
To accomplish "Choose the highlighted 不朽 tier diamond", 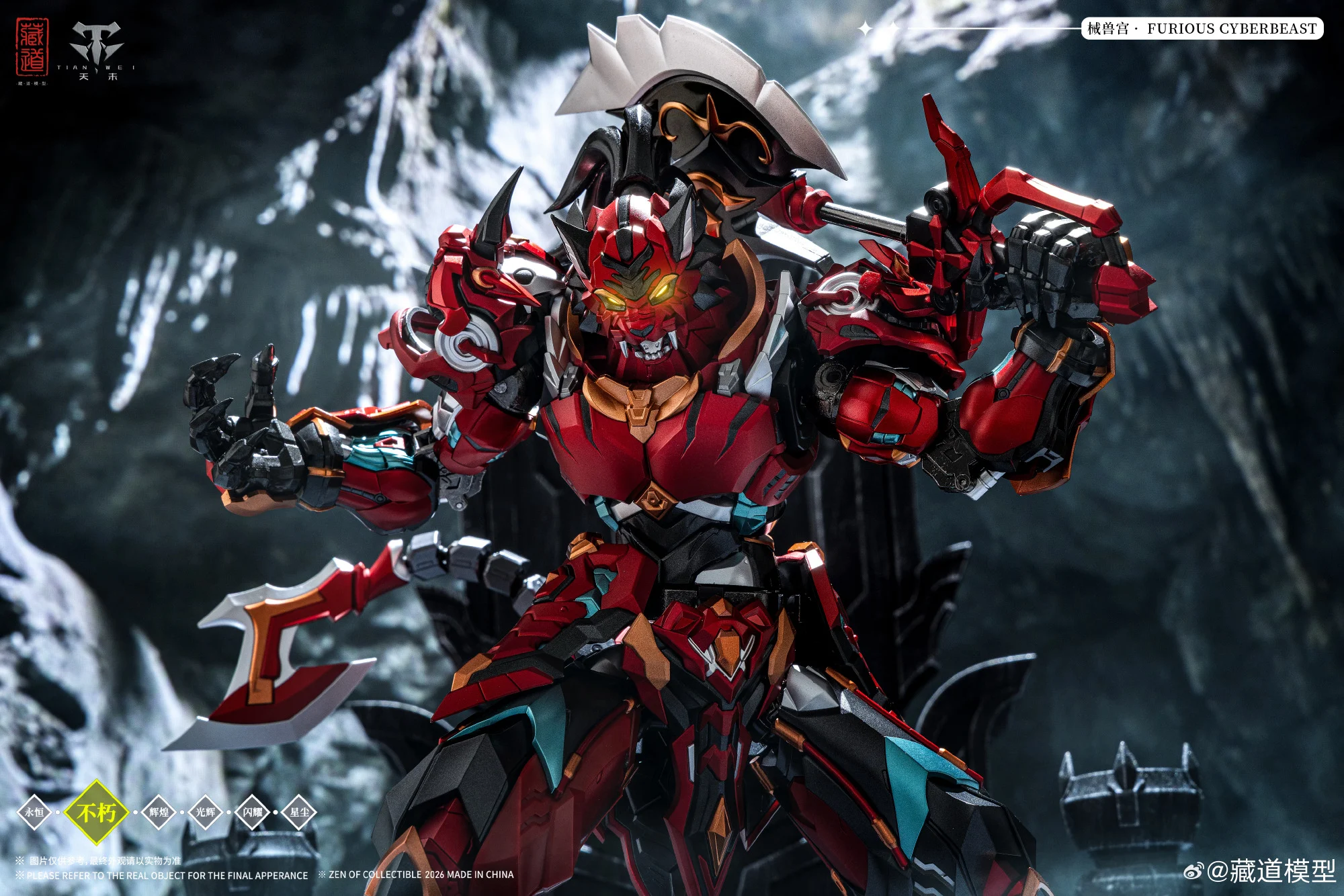I will point(97,812).
